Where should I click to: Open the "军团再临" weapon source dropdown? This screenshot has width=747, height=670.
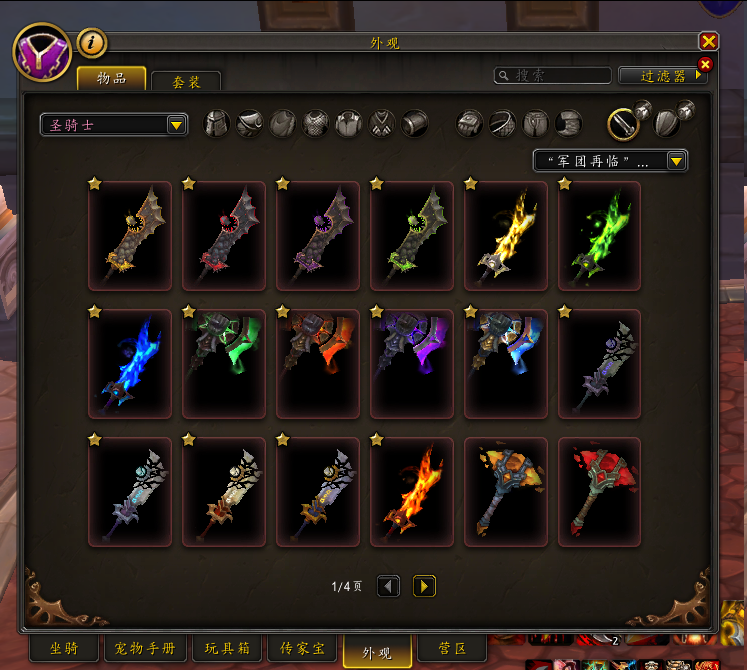[611, 160]
